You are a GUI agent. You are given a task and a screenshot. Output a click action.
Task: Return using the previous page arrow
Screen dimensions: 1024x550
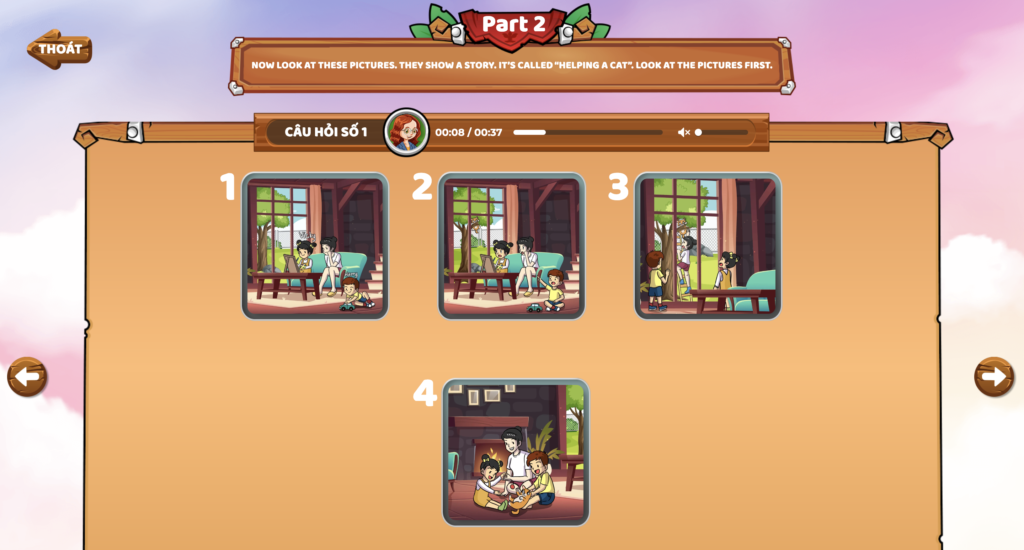click(x=27, y=377)
